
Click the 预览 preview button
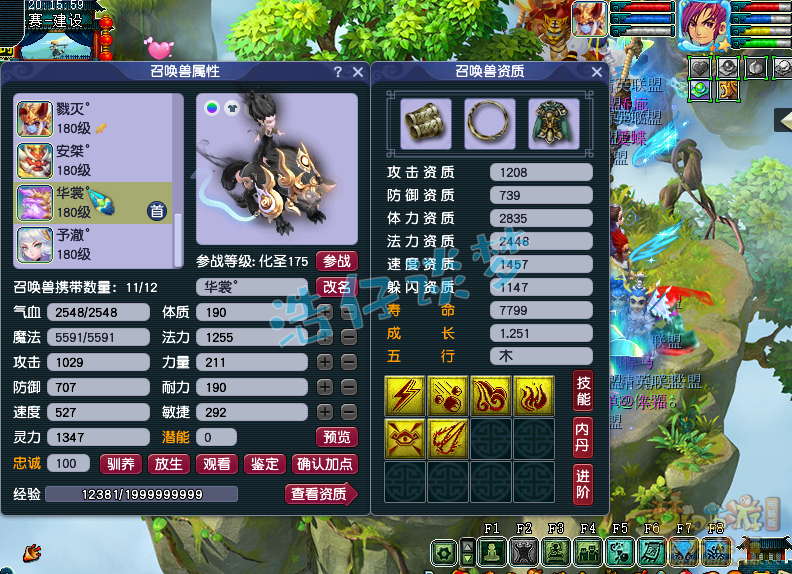(337, 437)
